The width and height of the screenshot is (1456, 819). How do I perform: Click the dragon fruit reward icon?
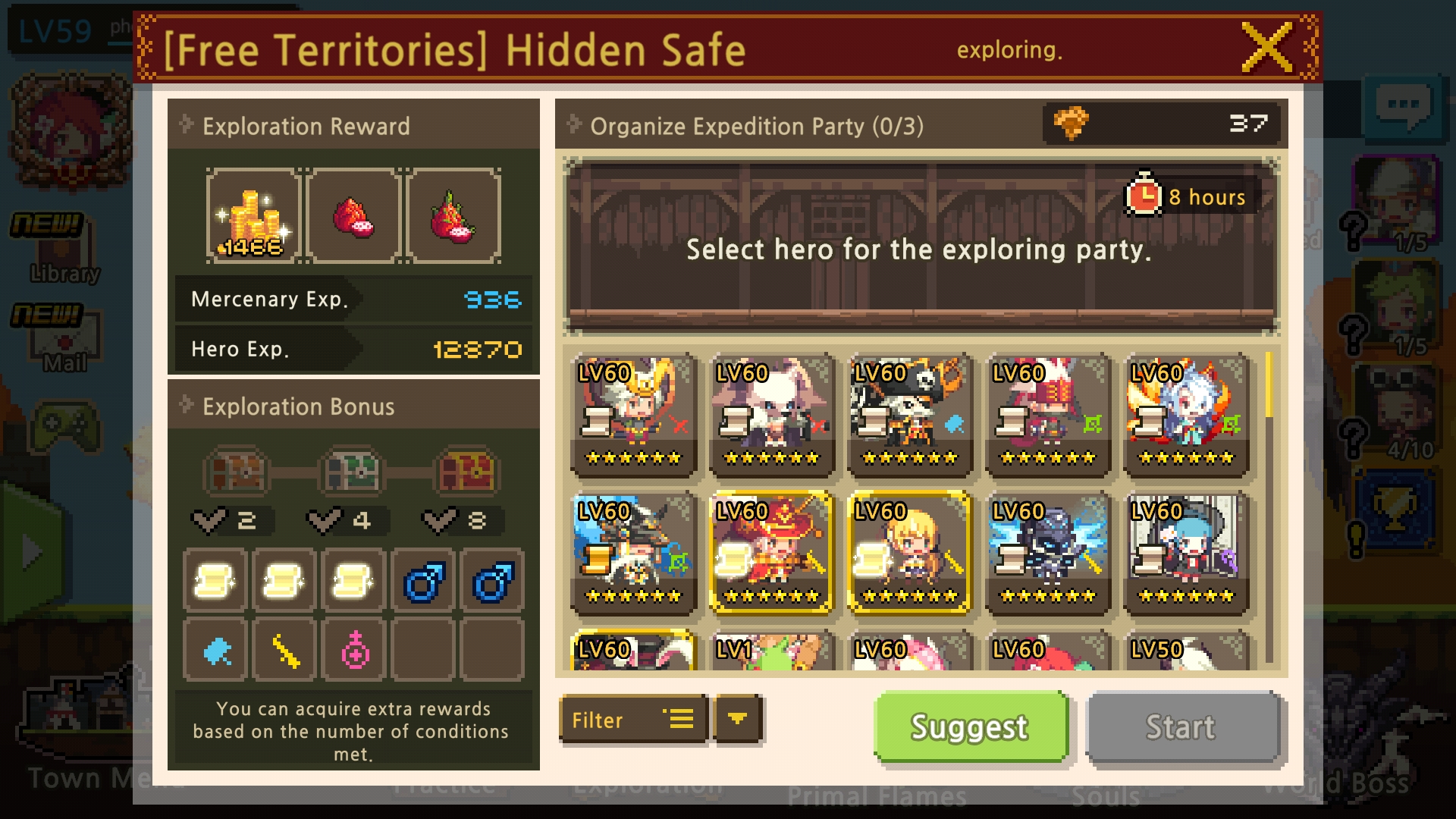pyautogui.click(x=453, y=218)
